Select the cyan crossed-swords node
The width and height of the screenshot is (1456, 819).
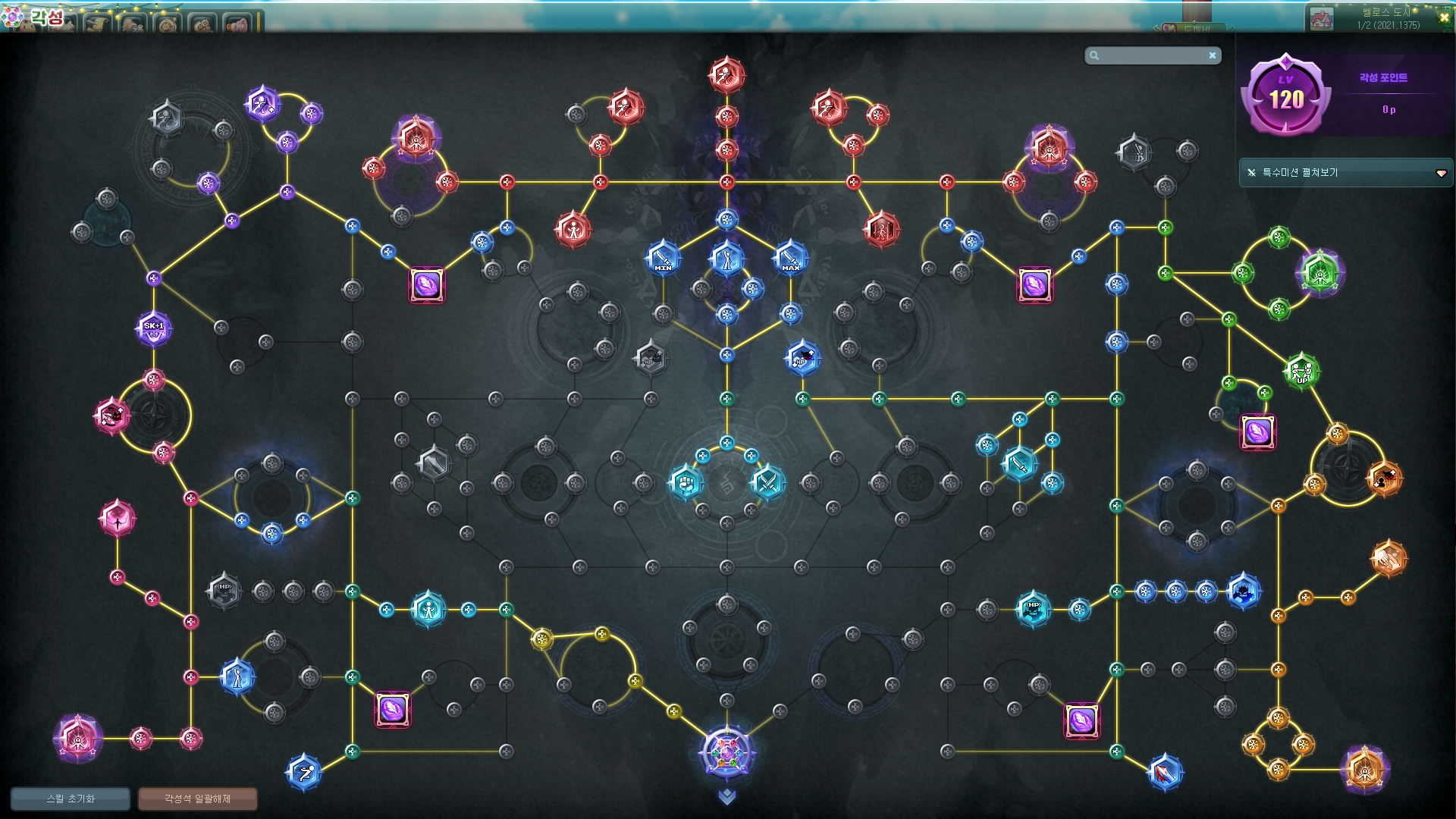(x=767, y=482)
